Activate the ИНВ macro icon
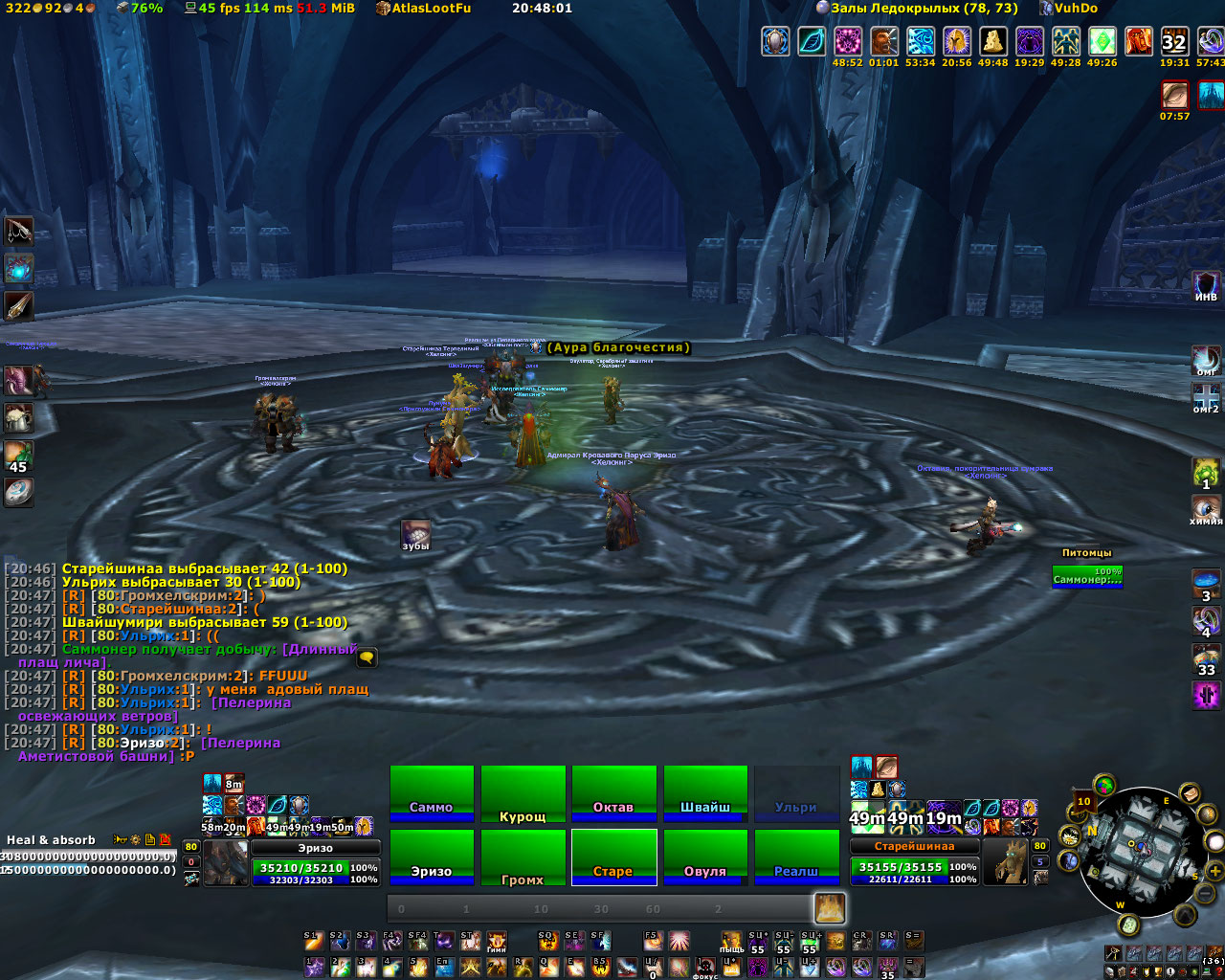This screenshot has height=980, width=1225. click(1206, 286)
